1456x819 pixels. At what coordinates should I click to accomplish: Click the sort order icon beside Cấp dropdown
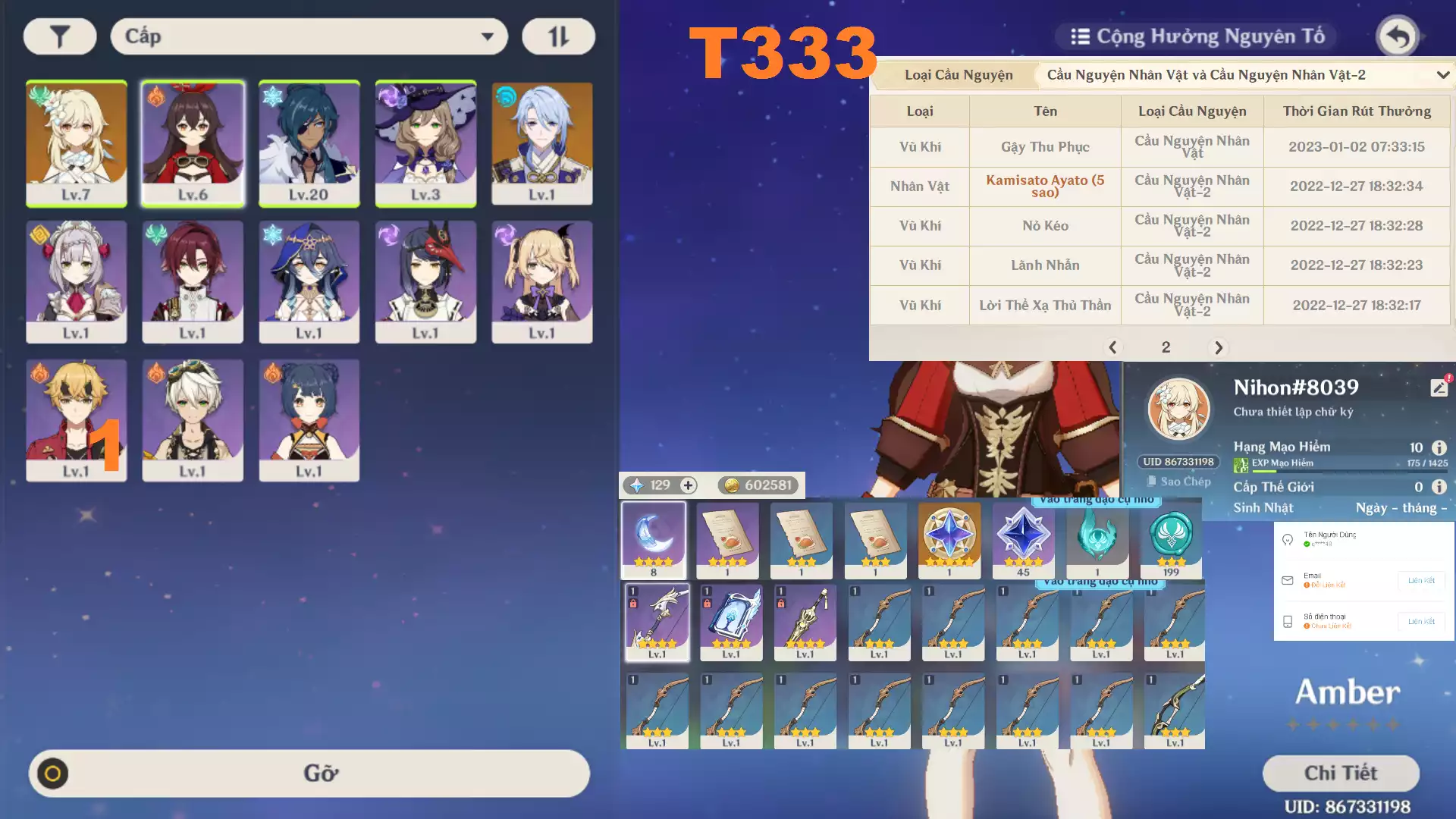click(x=558, y=36)
